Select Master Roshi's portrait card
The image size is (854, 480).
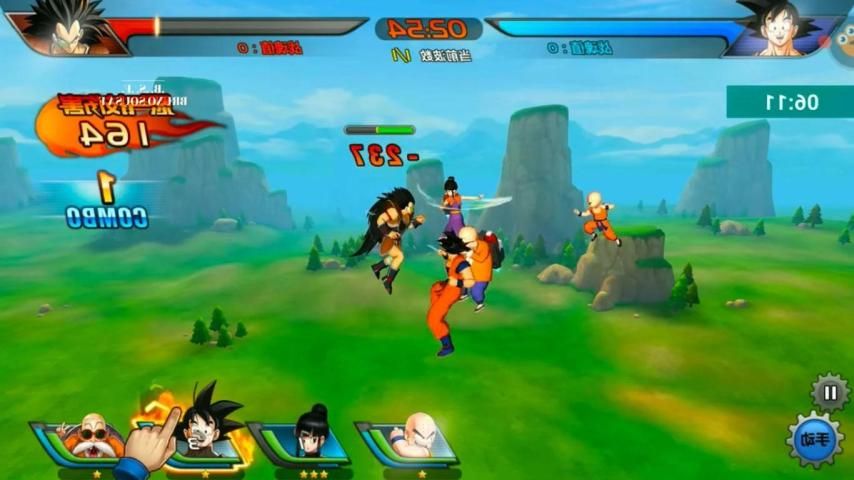(x=80, y=437)
